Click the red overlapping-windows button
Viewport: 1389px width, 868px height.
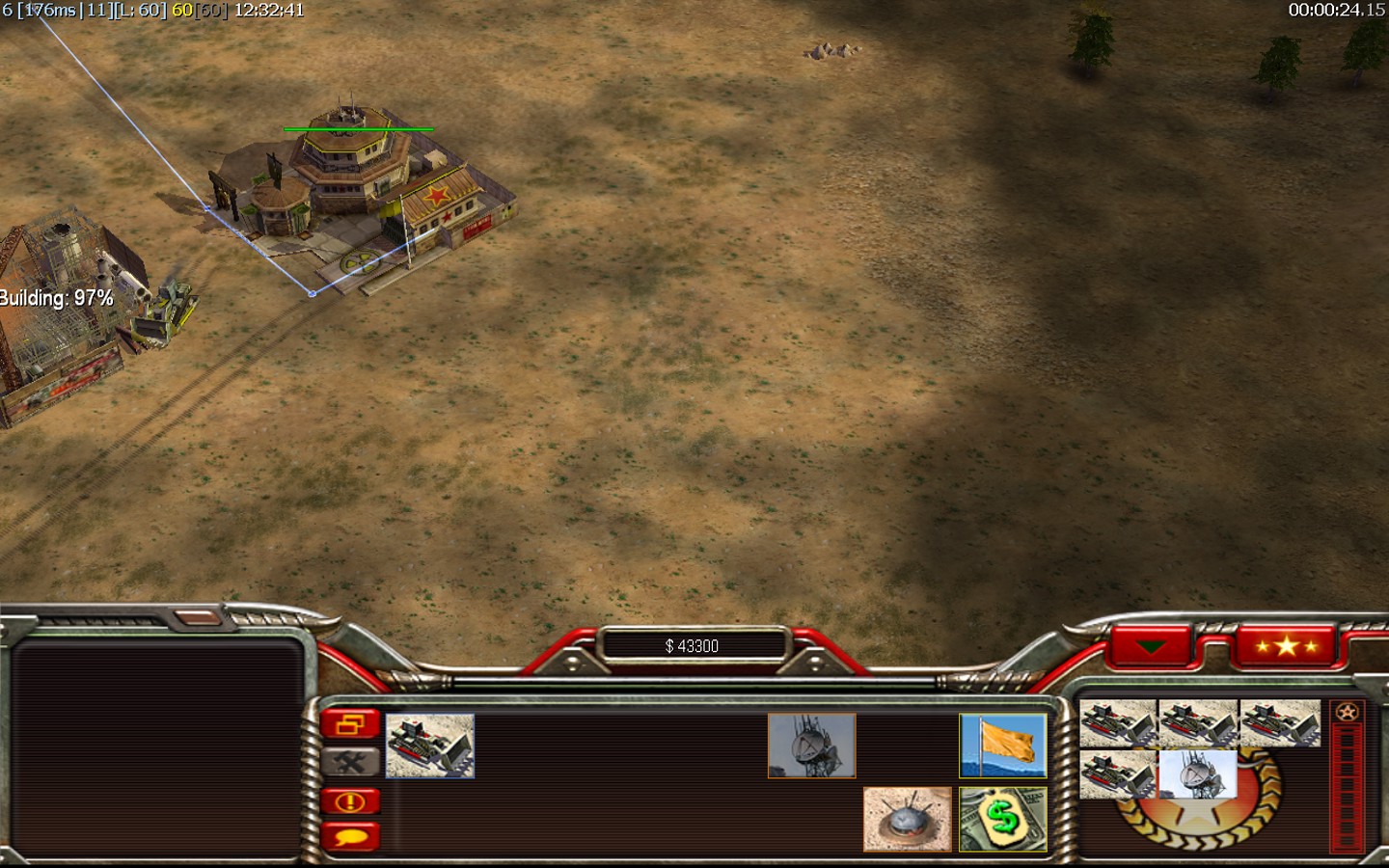pos(350,724)
